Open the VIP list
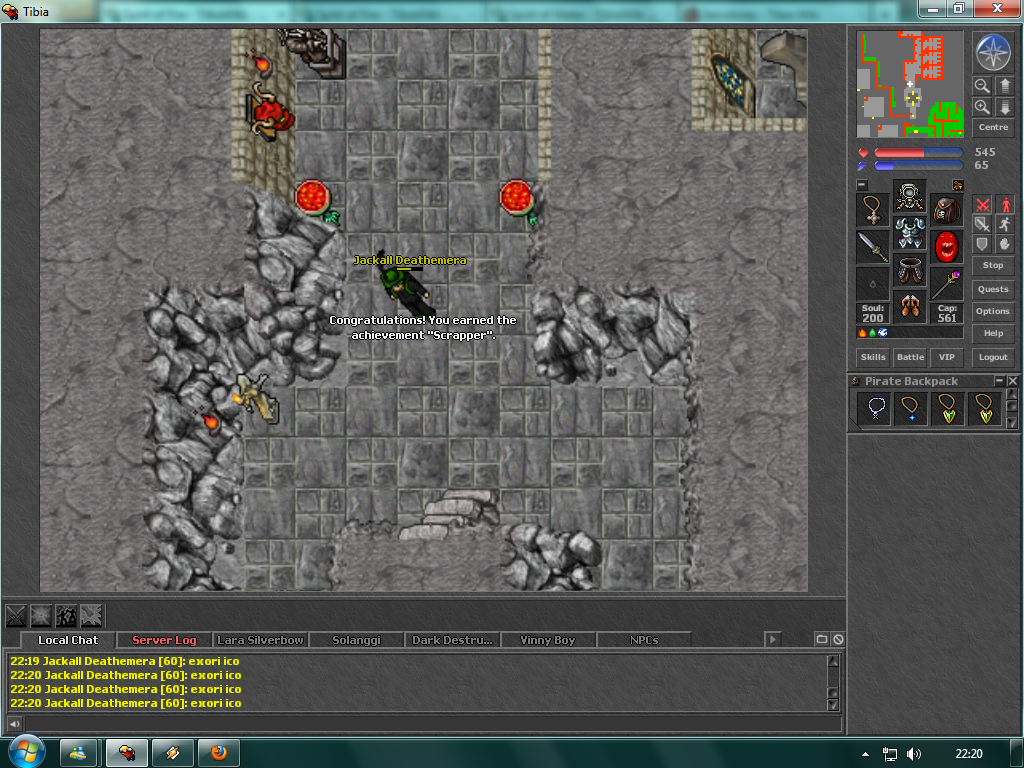This screenshot has width=1024, height=768. tap(945, 357)
